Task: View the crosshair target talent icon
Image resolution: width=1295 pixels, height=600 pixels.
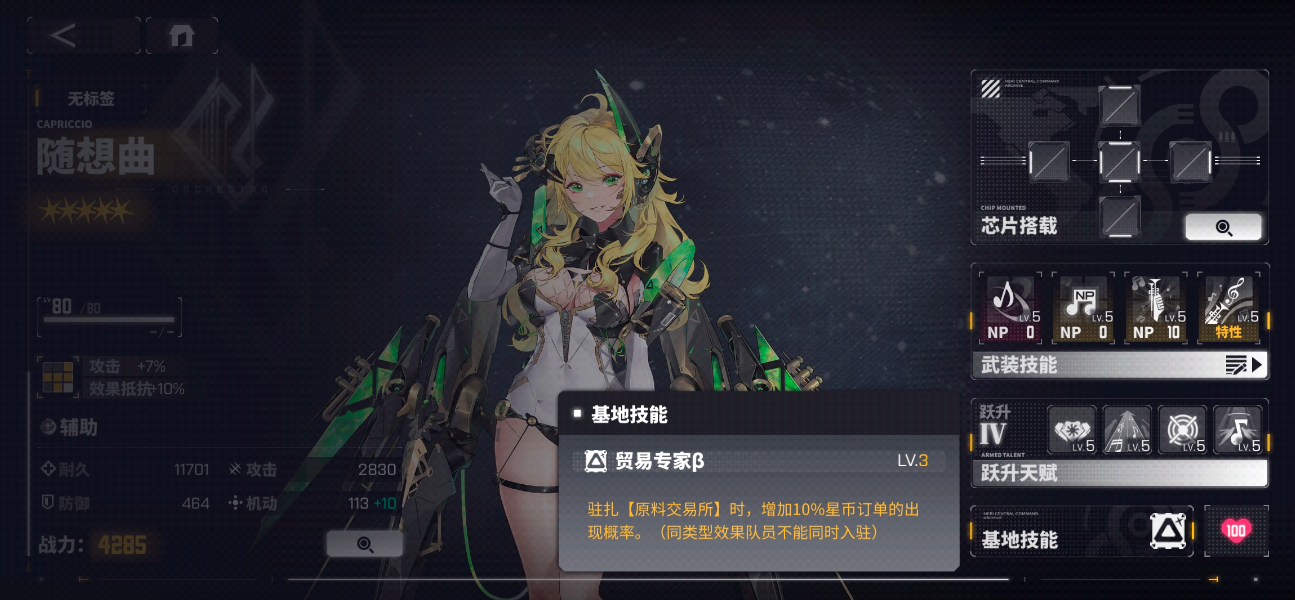Action: coord(1183,431)
